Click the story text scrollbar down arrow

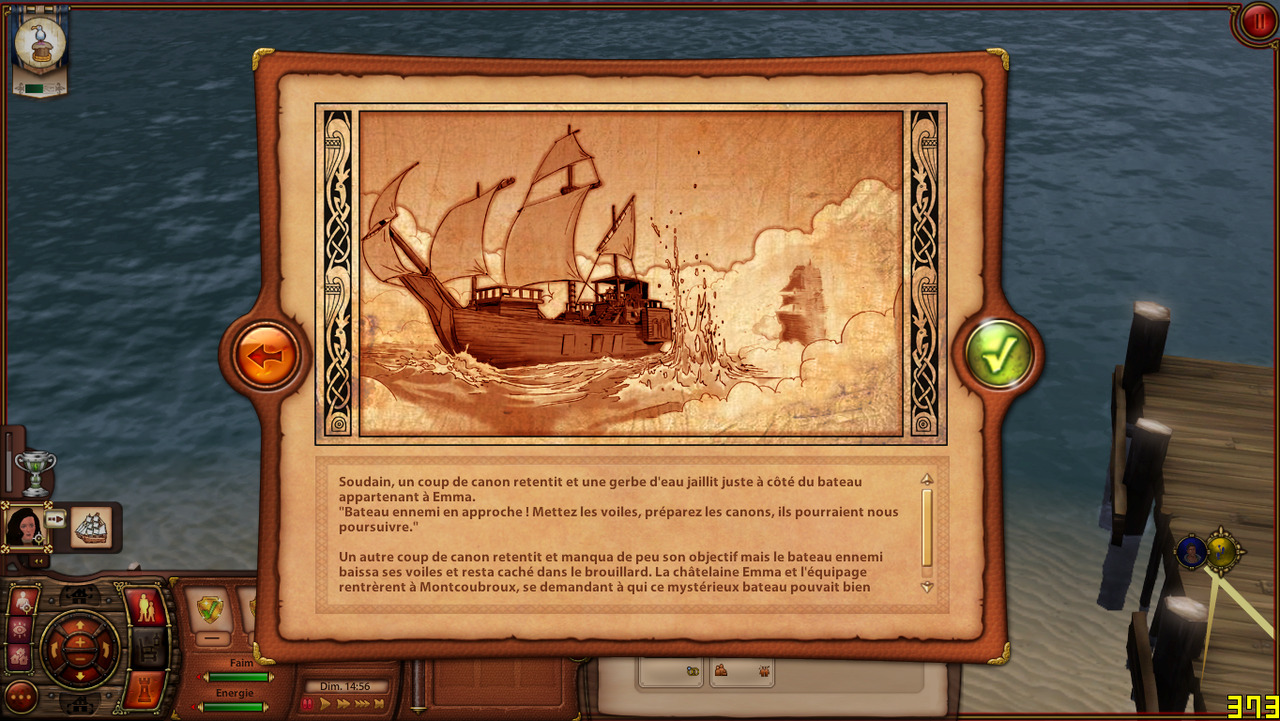click(x=927, y=587)
